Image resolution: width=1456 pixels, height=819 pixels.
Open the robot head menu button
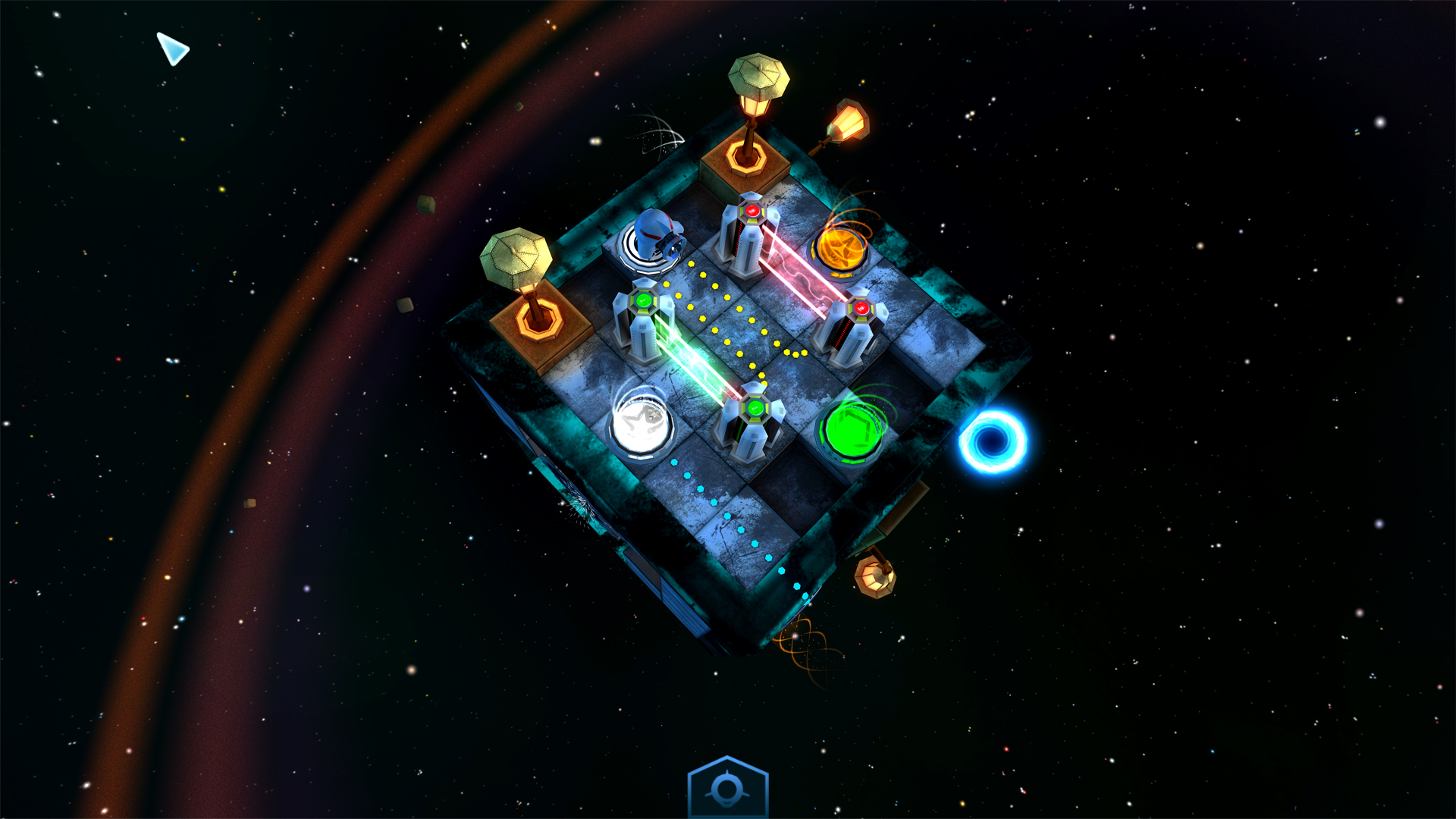point(727,790)
